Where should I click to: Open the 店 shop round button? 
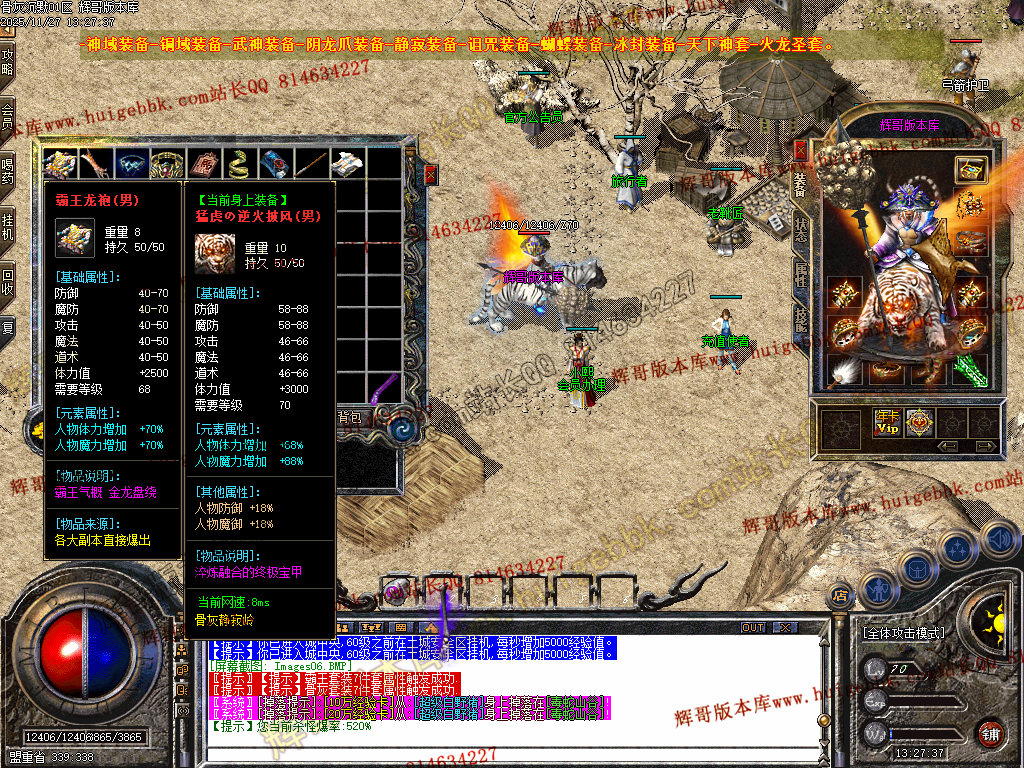[839, 597]
